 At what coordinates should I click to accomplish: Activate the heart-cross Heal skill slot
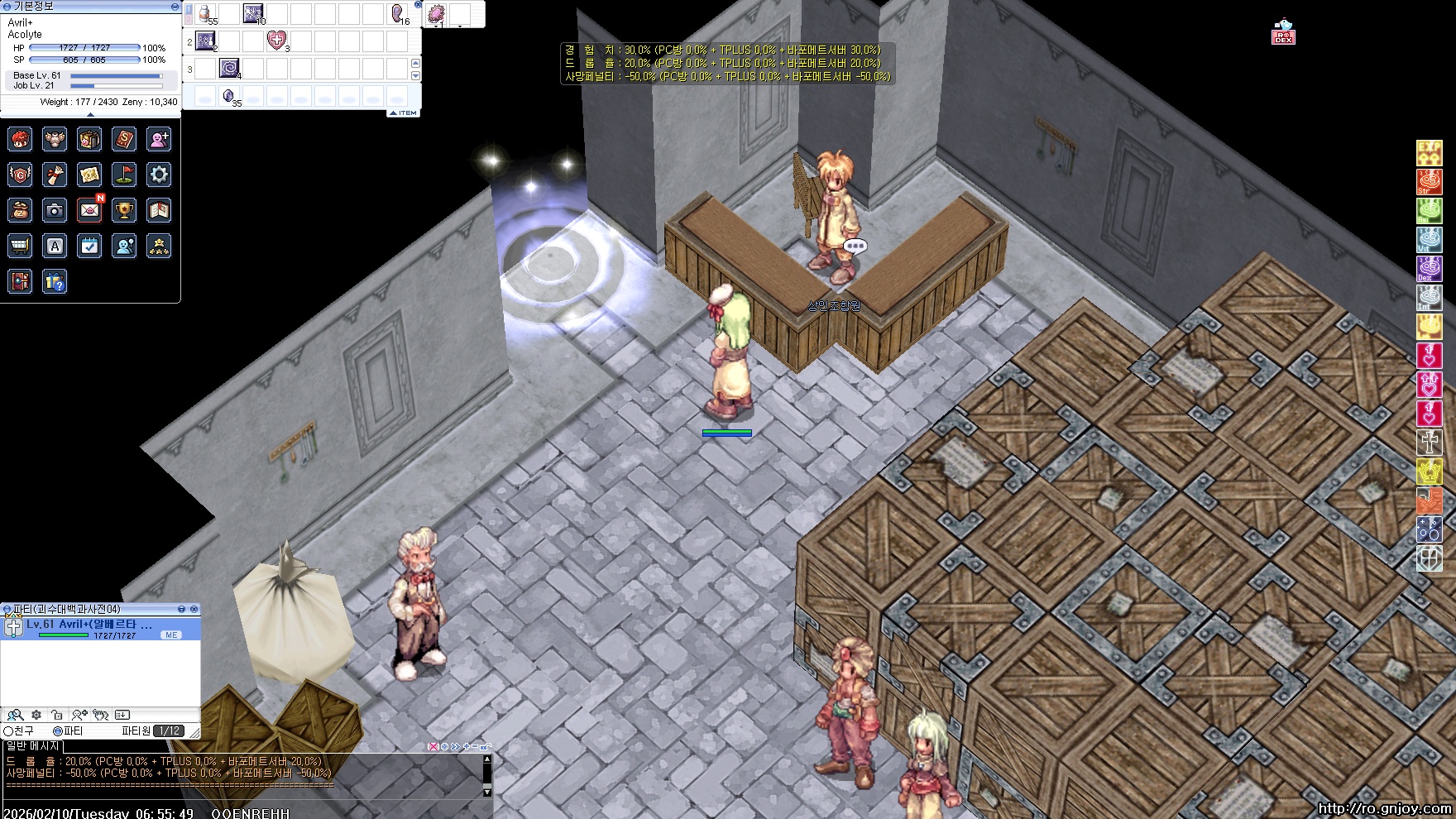coord(276,41)
